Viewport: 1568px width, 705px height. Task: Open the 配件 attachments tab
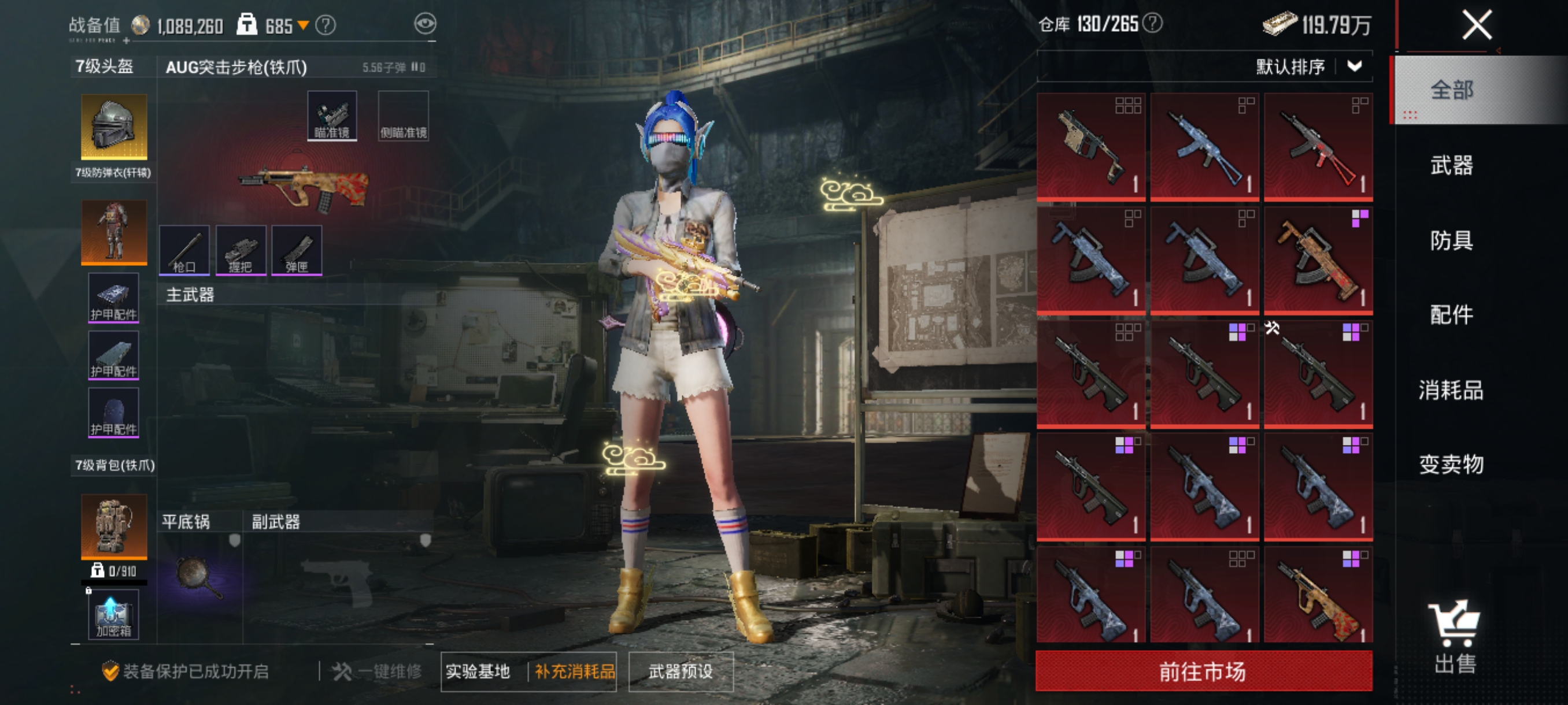click(x=1451, y=314)
